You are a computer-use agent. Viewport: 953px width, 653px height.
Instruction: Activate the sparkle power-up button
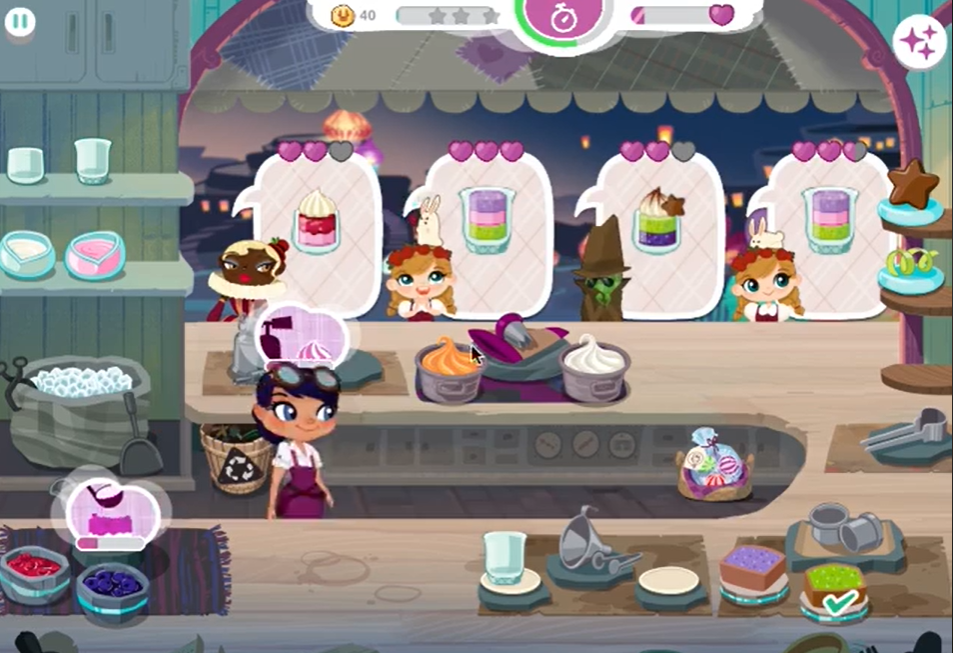pyautogui.click(x=919, y=41)
